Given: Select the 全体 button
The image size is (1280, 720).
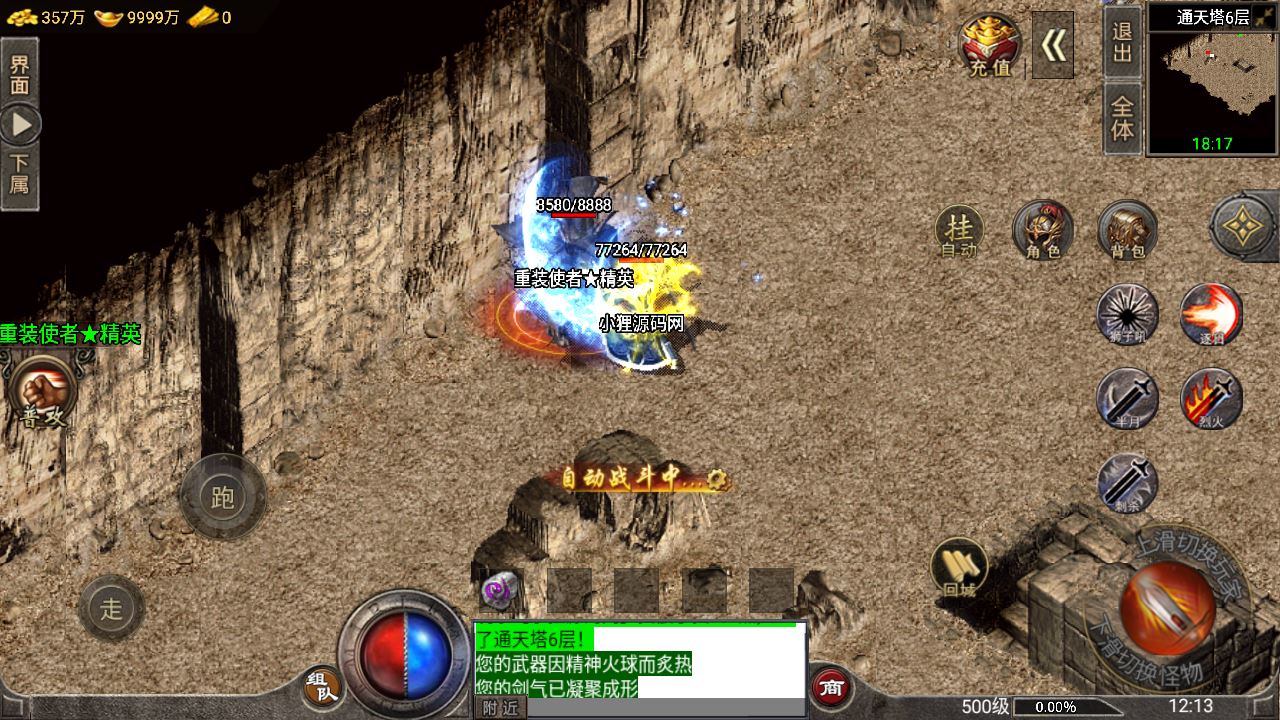Looking at the screenshot, I should (x=1122, y=118).
